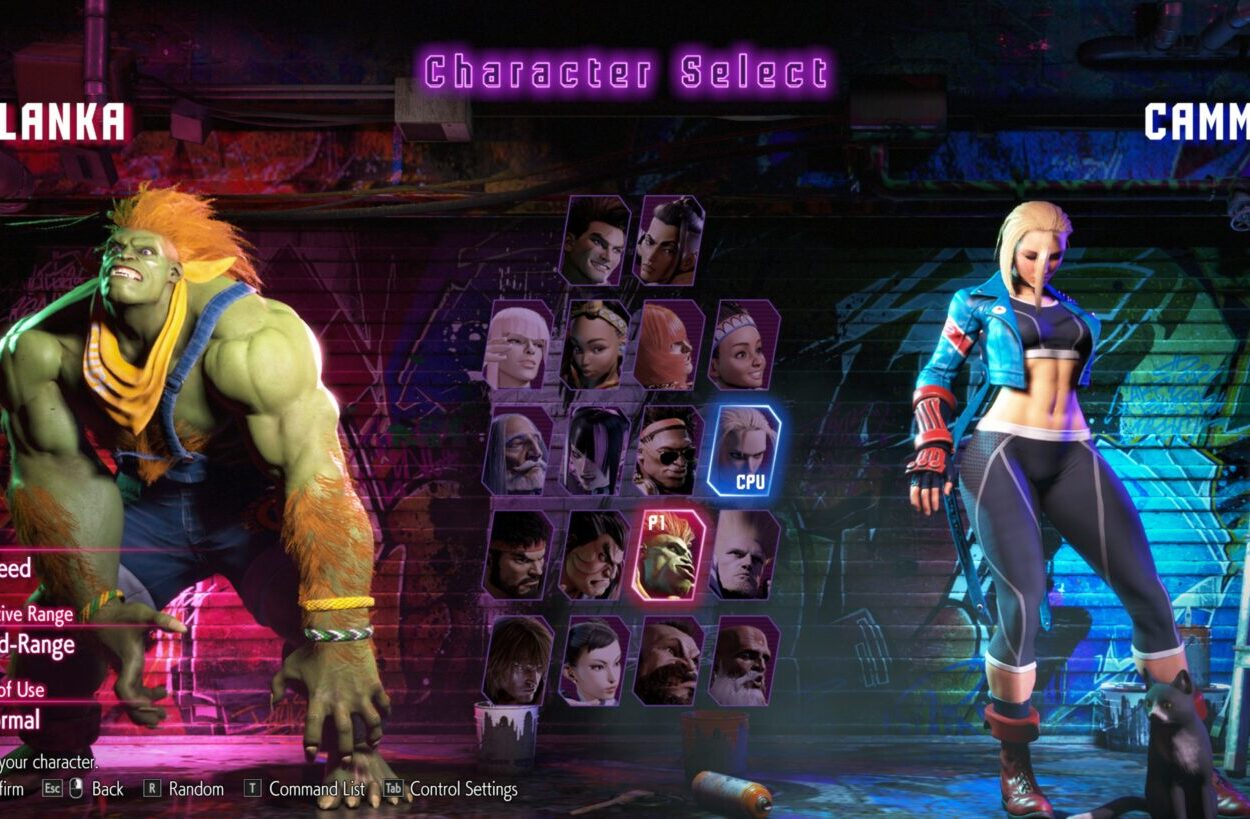Choose Guile's portrait

point(744,556)
